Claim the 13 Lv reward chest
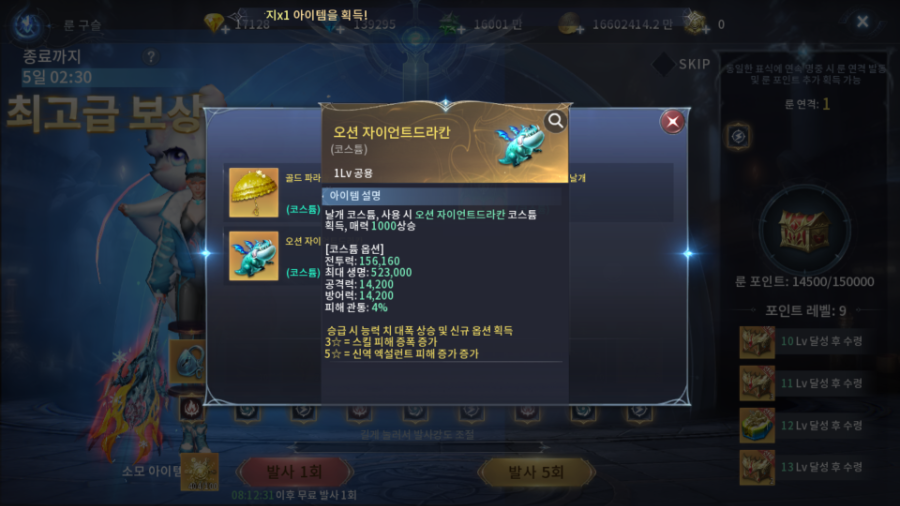 (x=757, y=467)
